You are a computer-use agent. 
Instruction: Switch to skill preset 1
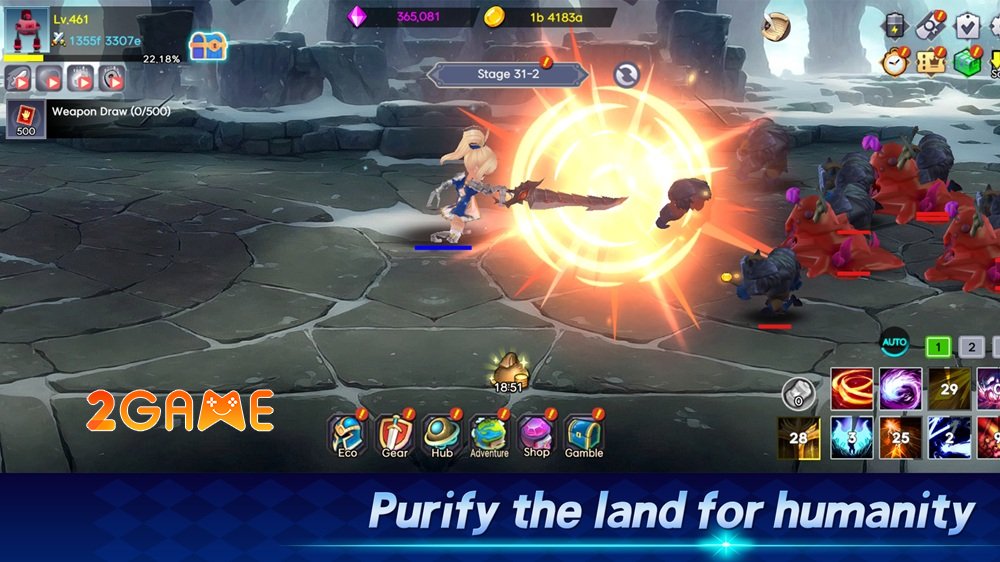click(937, 347)
